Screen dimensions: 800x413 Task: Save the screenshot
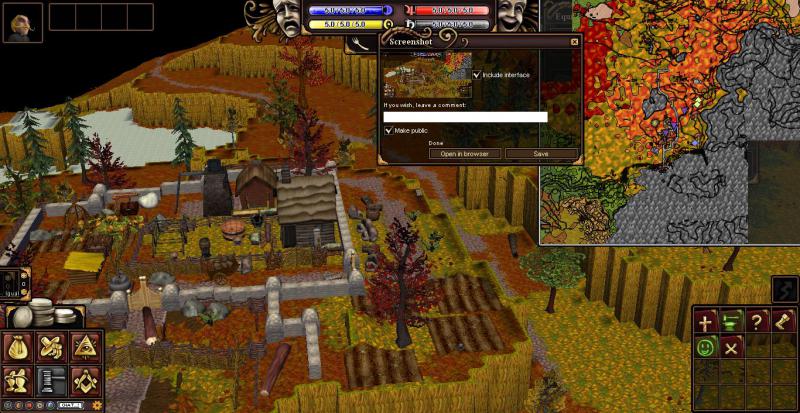point(541,154)
